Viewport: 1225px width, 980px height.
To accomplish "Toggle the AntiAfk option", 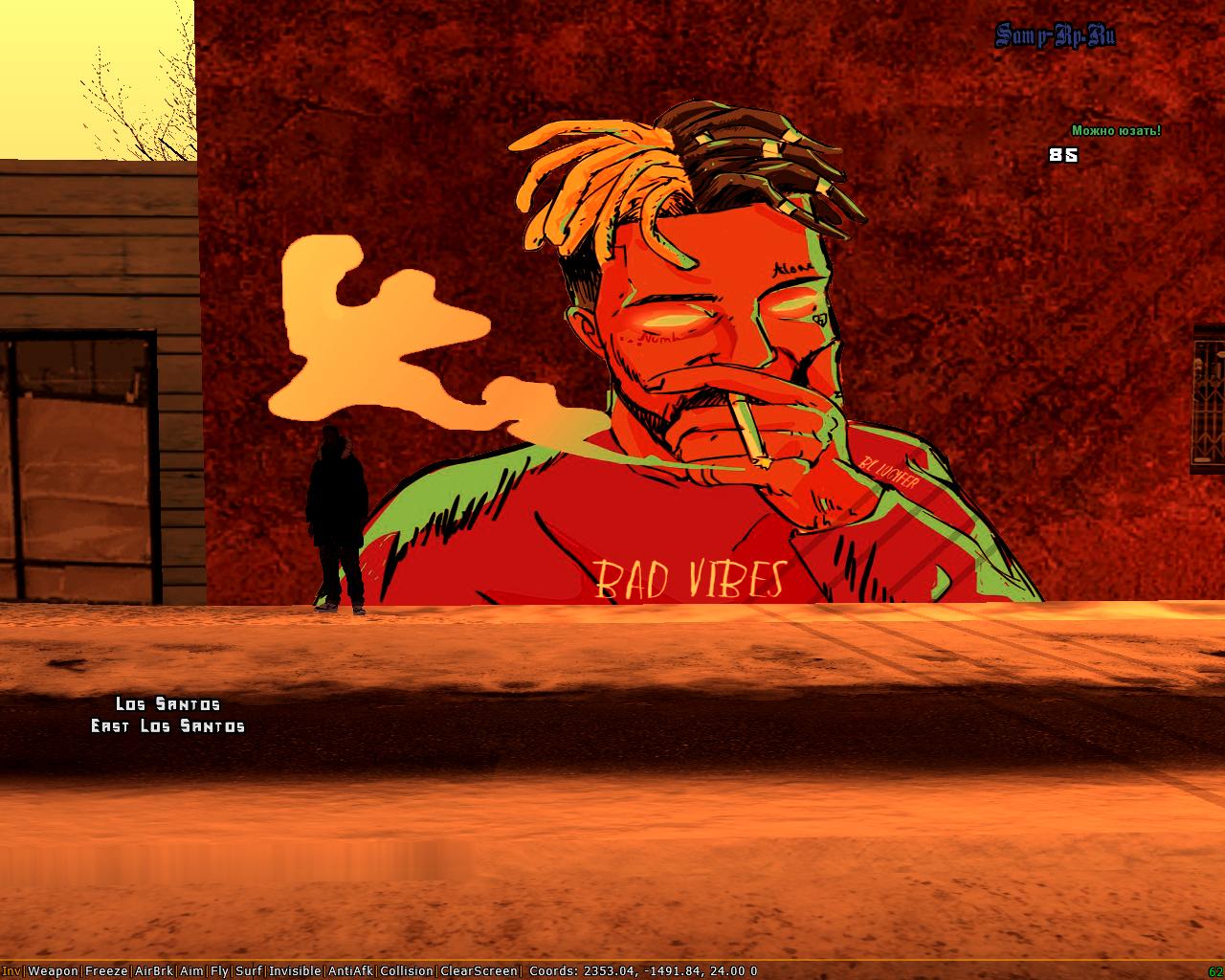I will pyautogui.click(x=351, y=970).
